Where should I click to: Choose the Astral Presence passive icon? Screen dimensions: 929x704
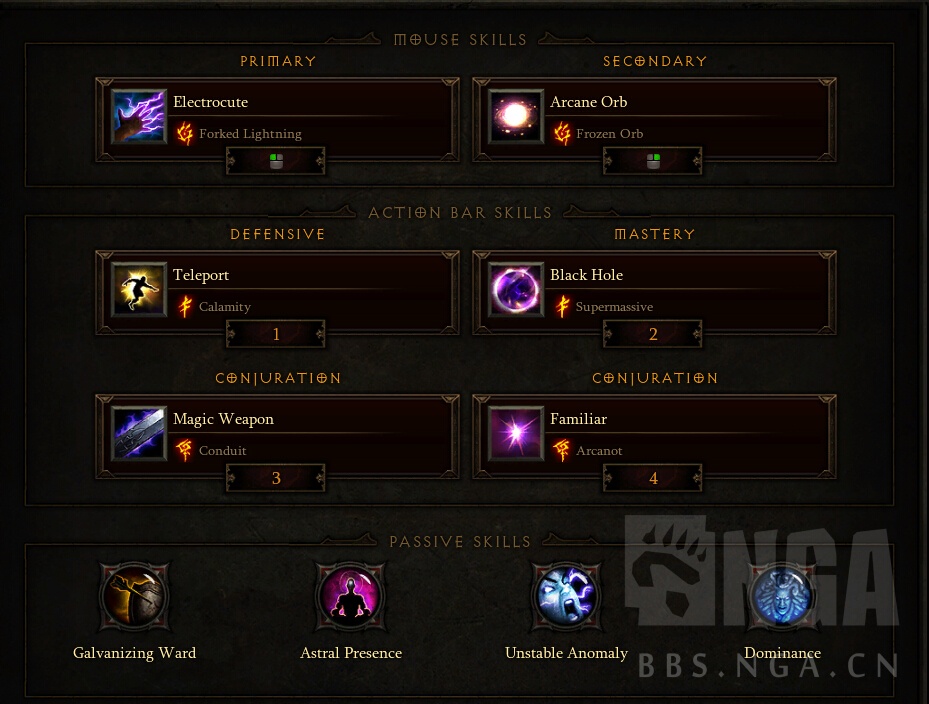coord(351,597)
